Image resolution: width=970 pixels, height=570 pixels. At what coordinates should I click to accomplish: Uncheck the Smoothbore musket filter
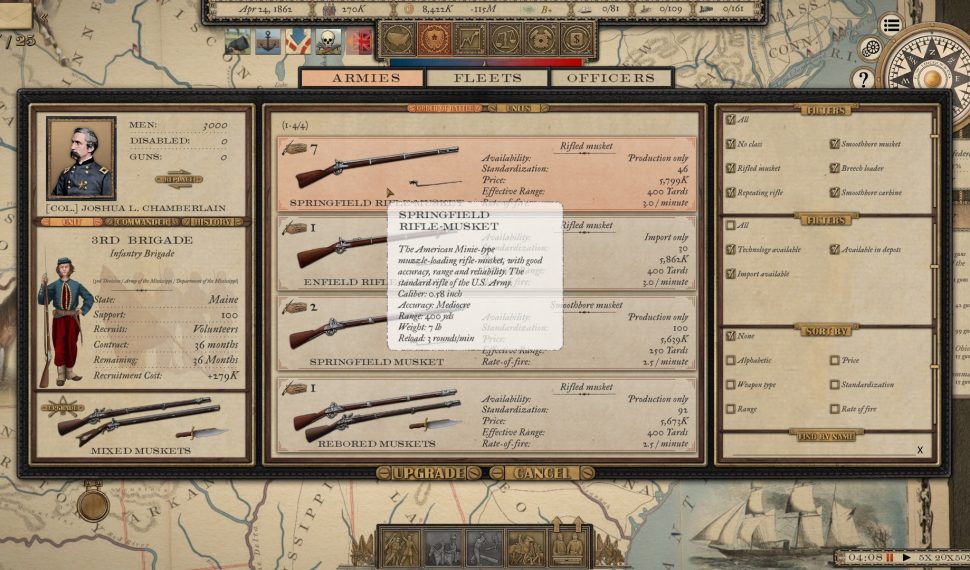coord(834,144)
